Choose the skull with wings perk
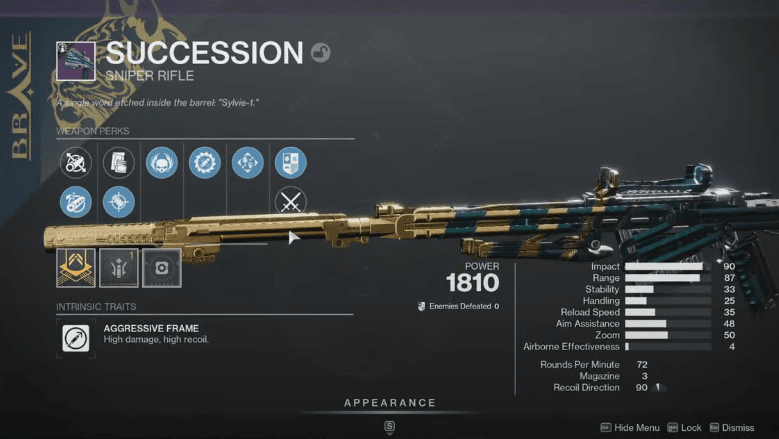Screen dimensions: 779x439 click(x=162, y=162)
